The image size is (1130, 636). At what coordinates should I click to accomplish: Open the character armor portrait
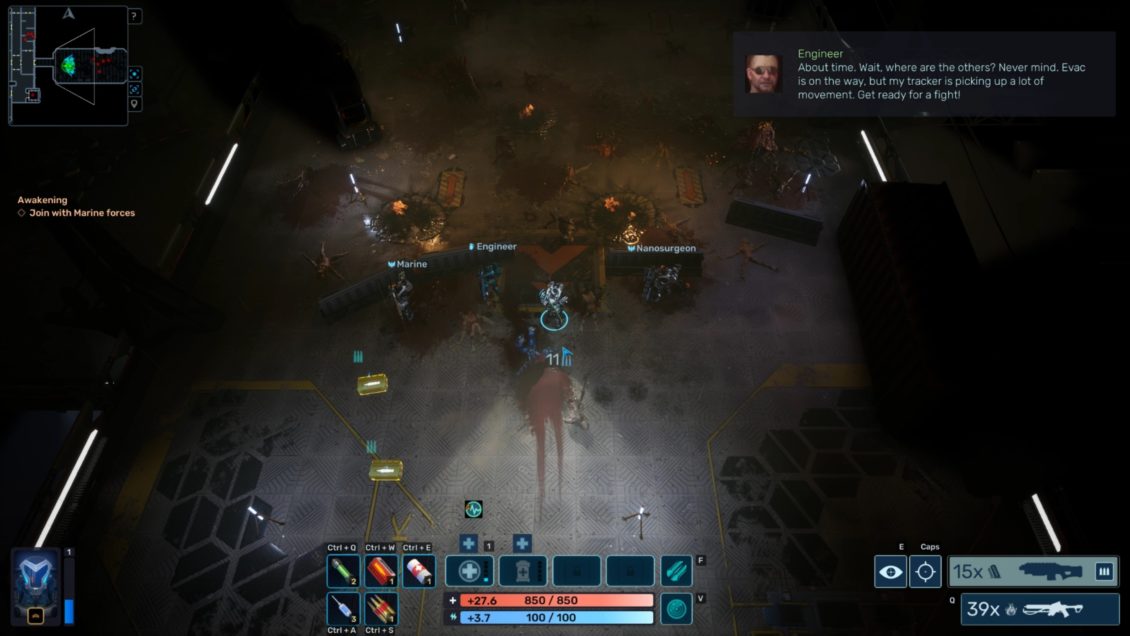pos(35,585)
